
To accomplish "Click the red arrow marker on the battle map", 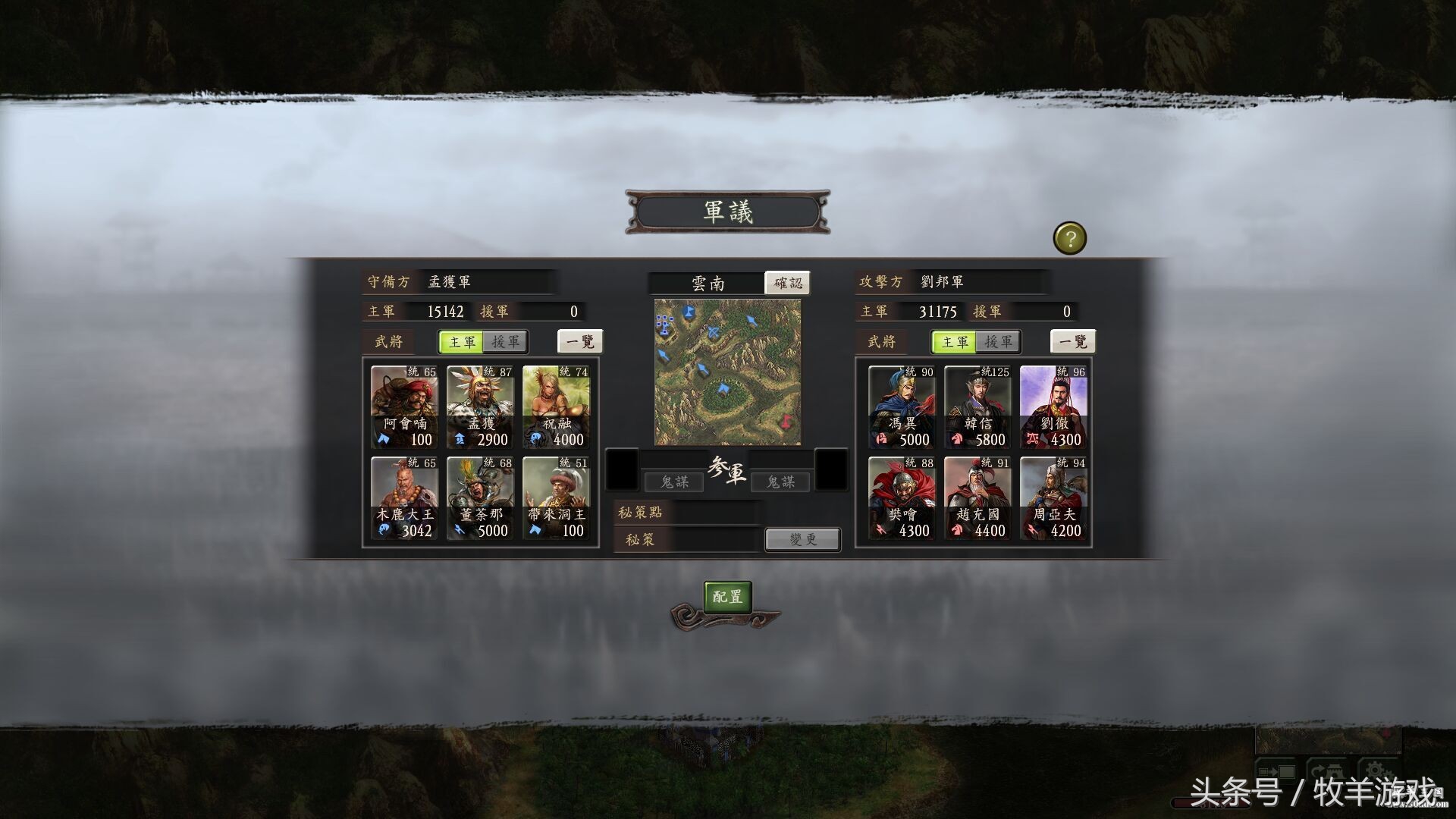I will tap(786, 421).
